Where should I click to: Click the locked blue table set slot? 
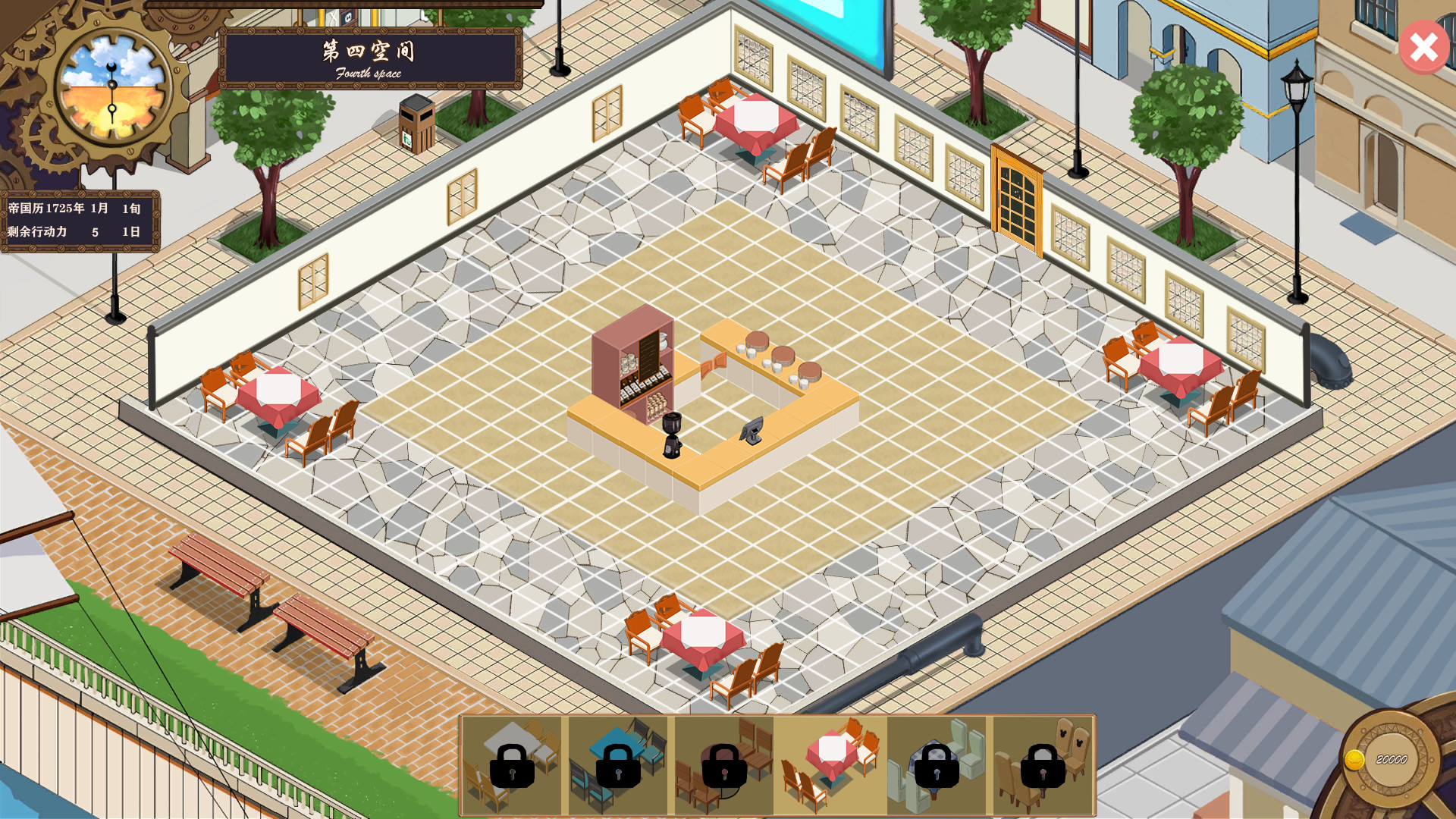click(x=618, y=762)
